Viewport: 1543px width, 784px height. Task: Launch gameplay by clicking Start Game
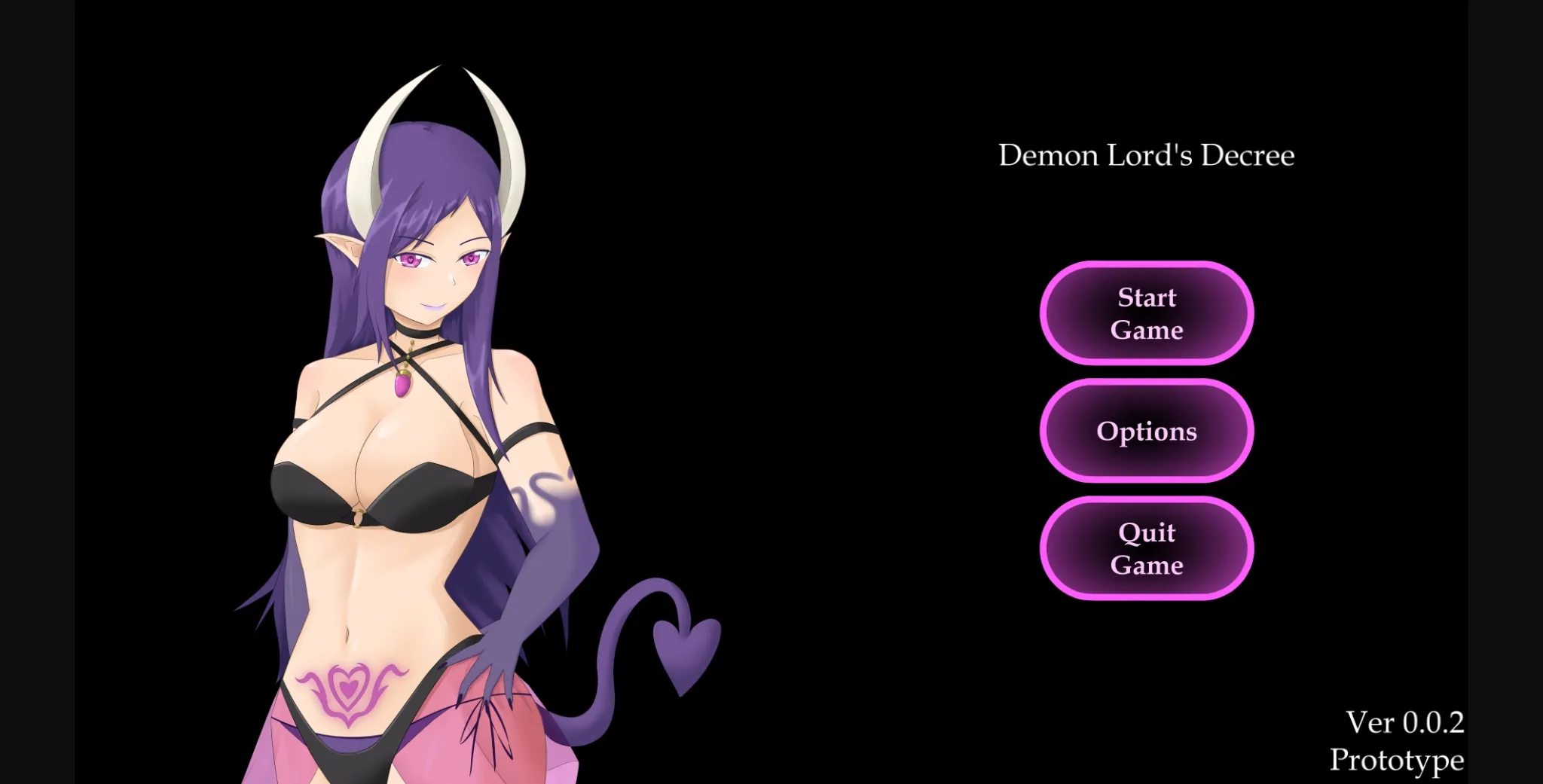[1146, 314]
